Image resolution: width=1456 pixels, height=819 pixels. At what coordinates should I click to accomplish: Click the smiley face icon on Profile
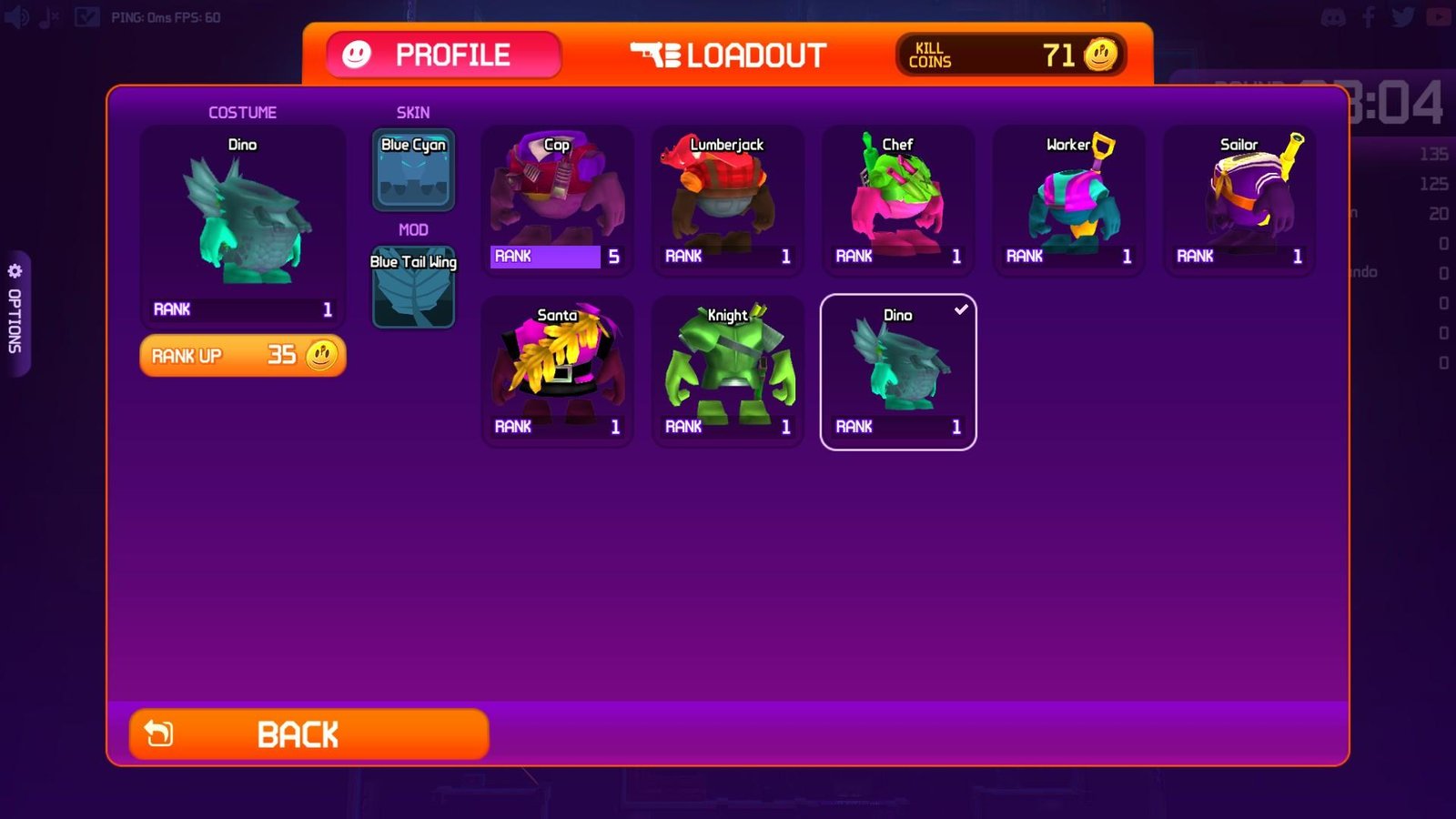[355, 55]
